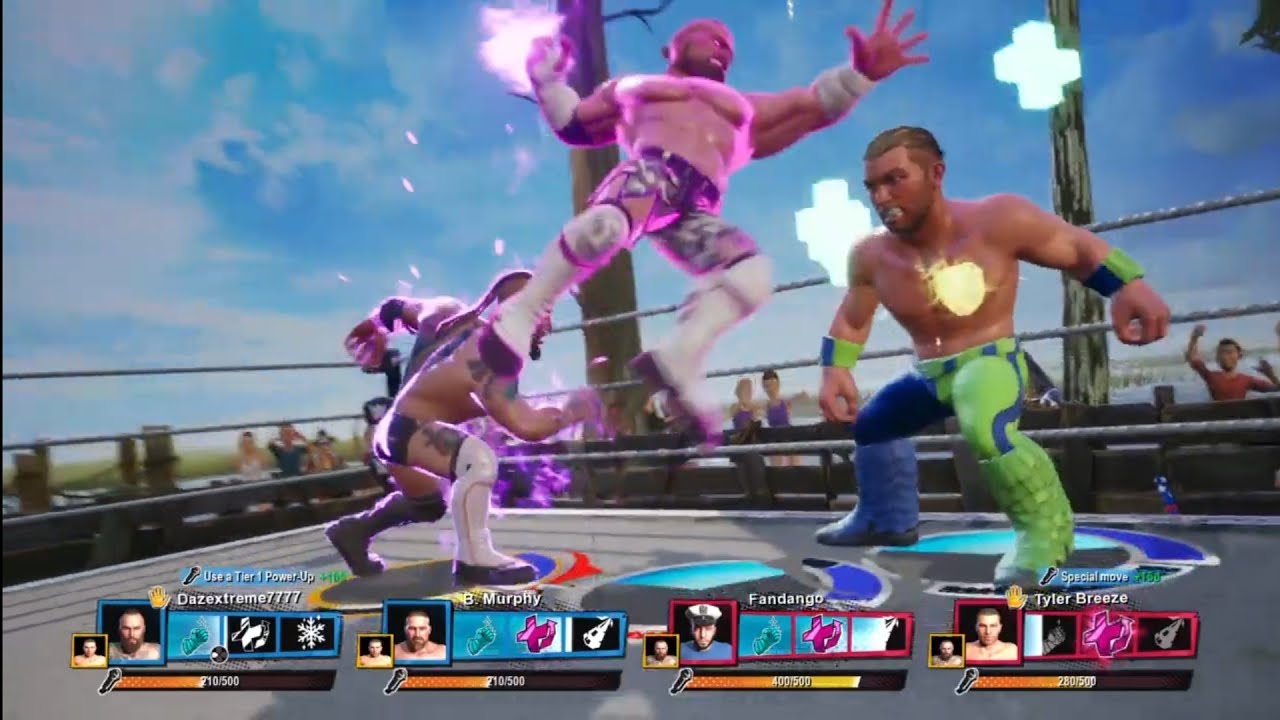Select Tyler Breeze's wrestler portrait
The width and height of the screenshot is (1280, 720).
[x=988, y=633]
